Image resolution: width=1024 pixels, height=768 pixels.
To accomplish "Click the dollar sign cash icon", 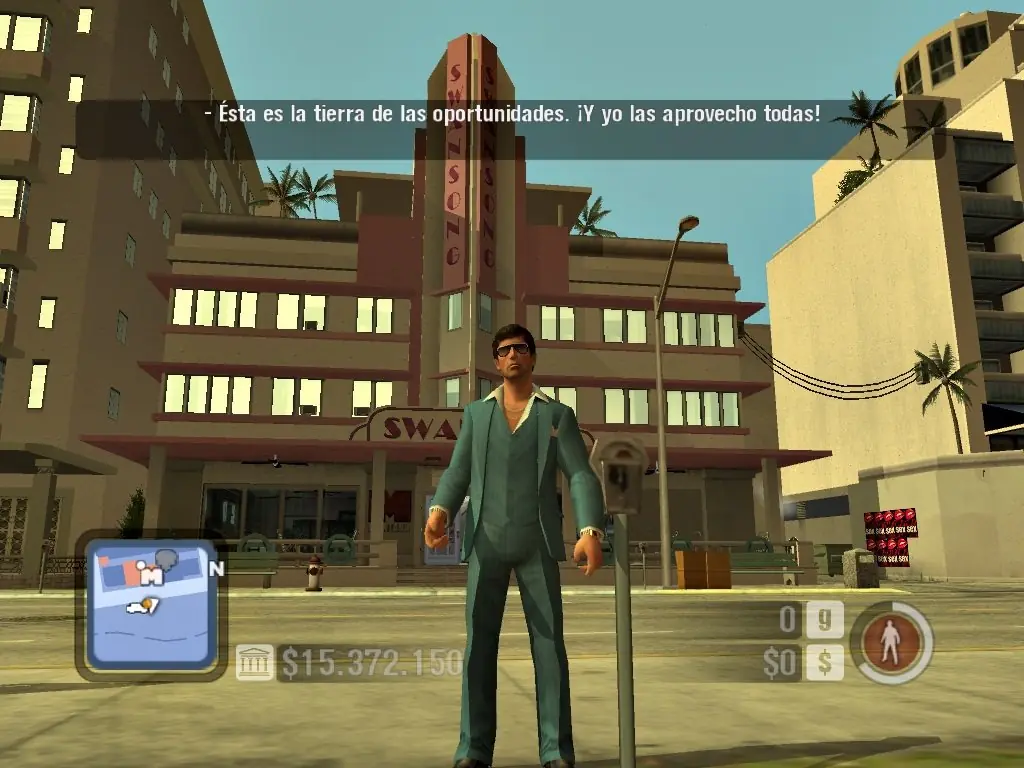I will pyautogui.click(x=825, y=662).
